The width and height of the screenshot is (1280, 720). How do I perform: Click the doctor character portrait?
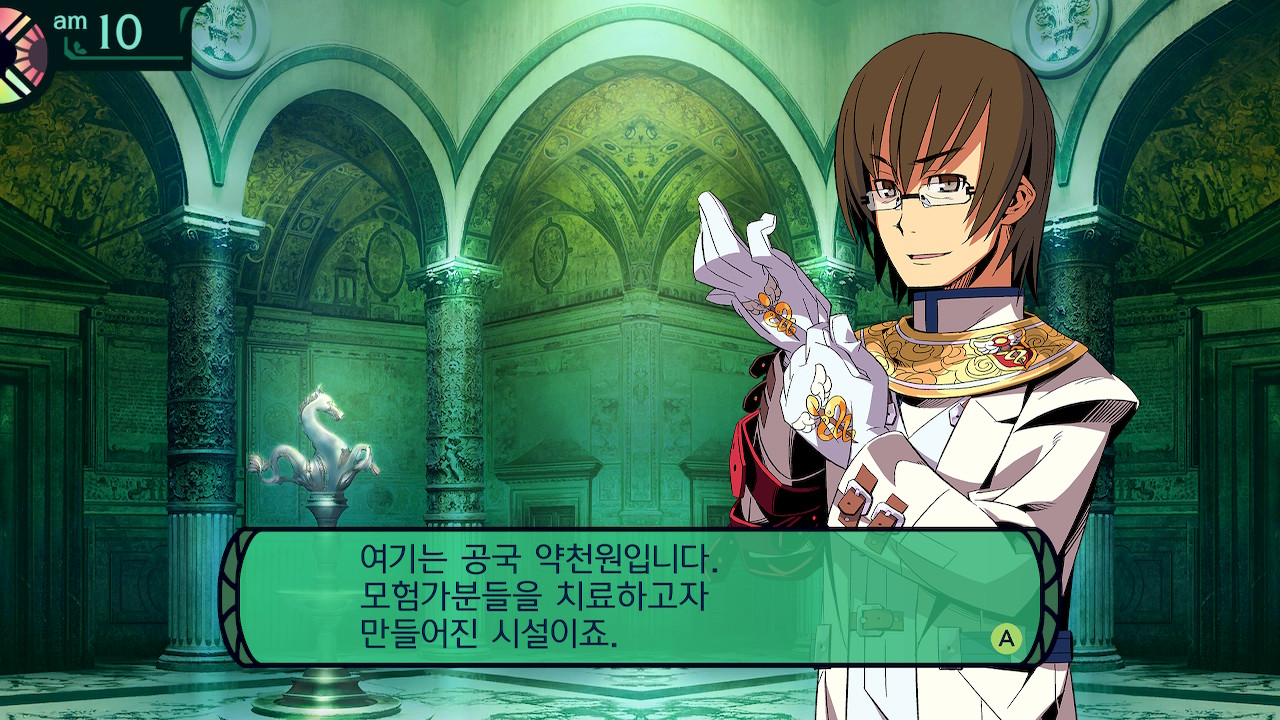coord(930,250)
